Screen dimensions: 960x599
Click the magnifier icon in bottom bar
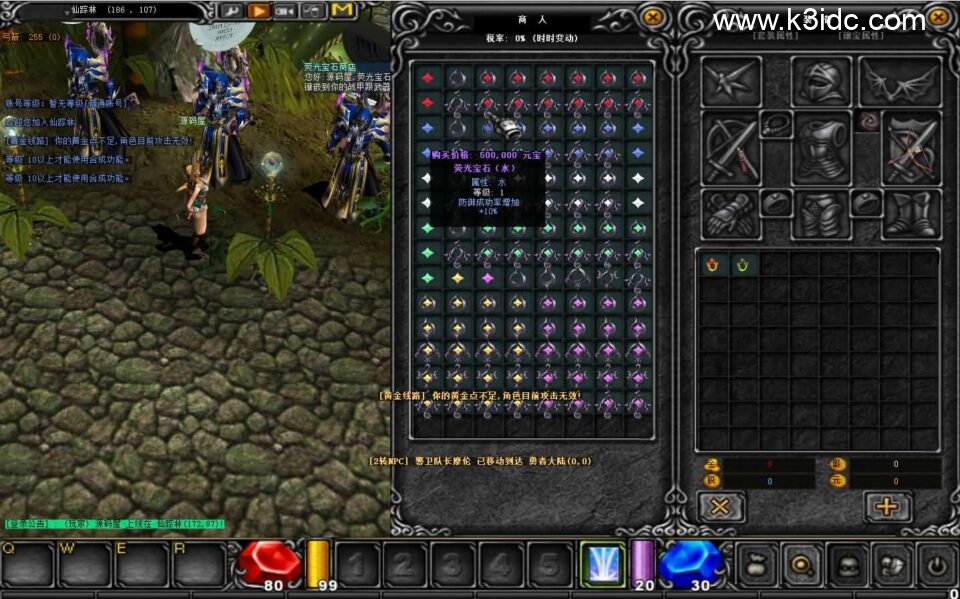coord(802,565)
